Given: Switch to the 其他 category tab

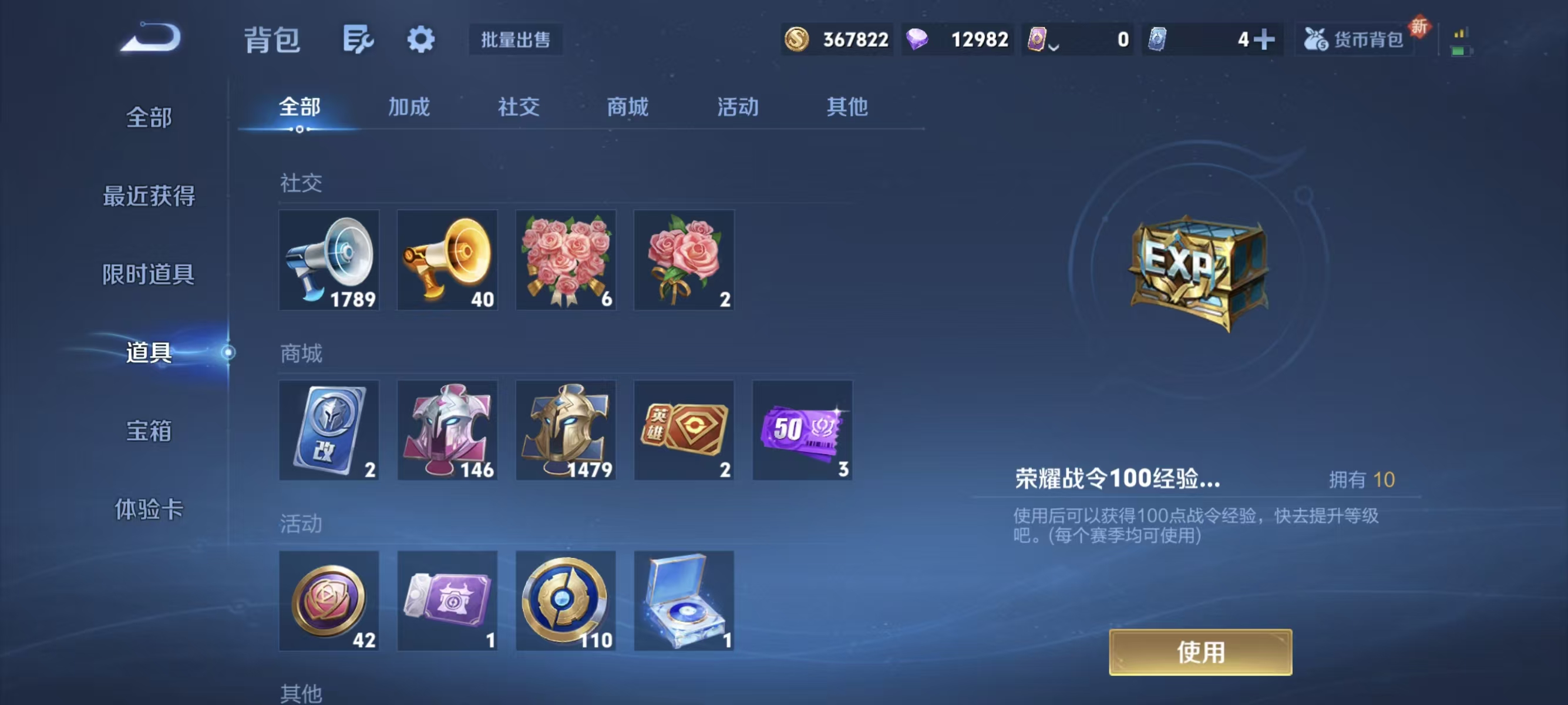Looking at the screenshot, I should (847, 107).
